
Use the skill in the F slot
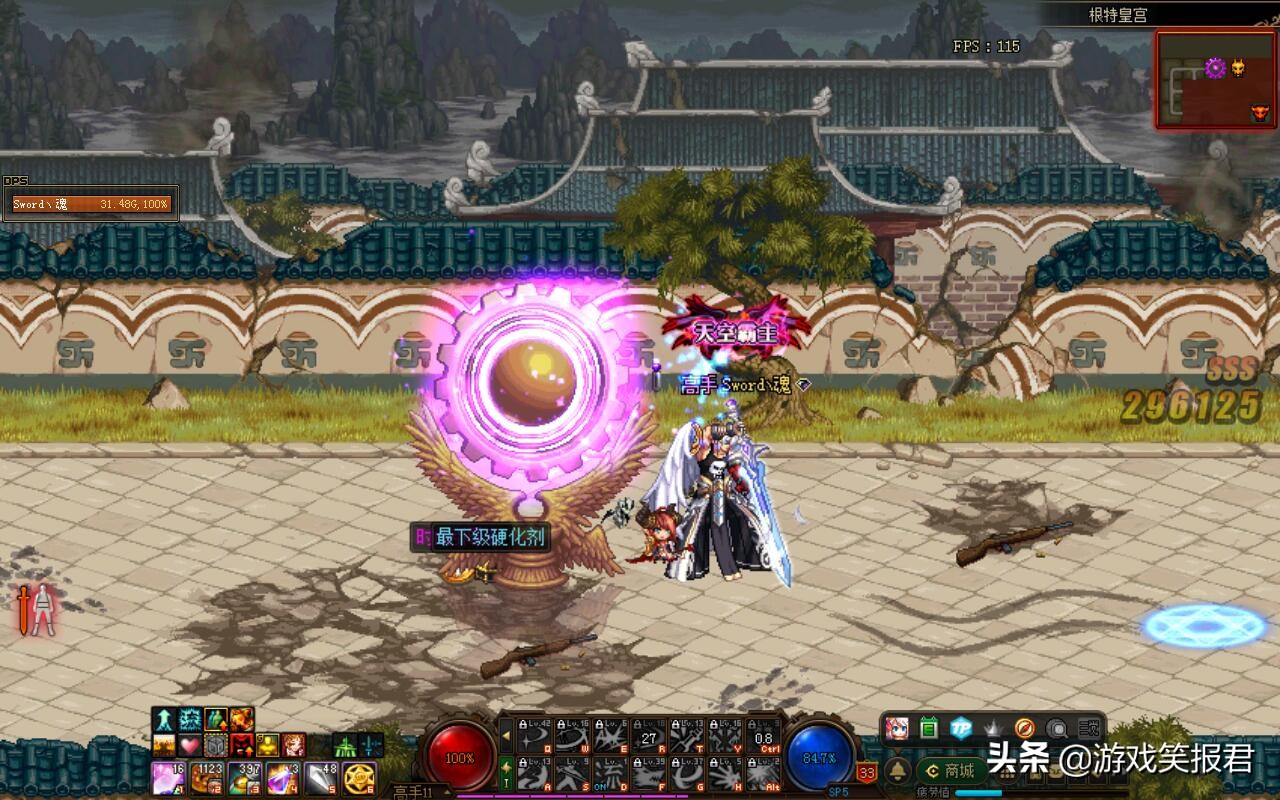coord(648,773)
